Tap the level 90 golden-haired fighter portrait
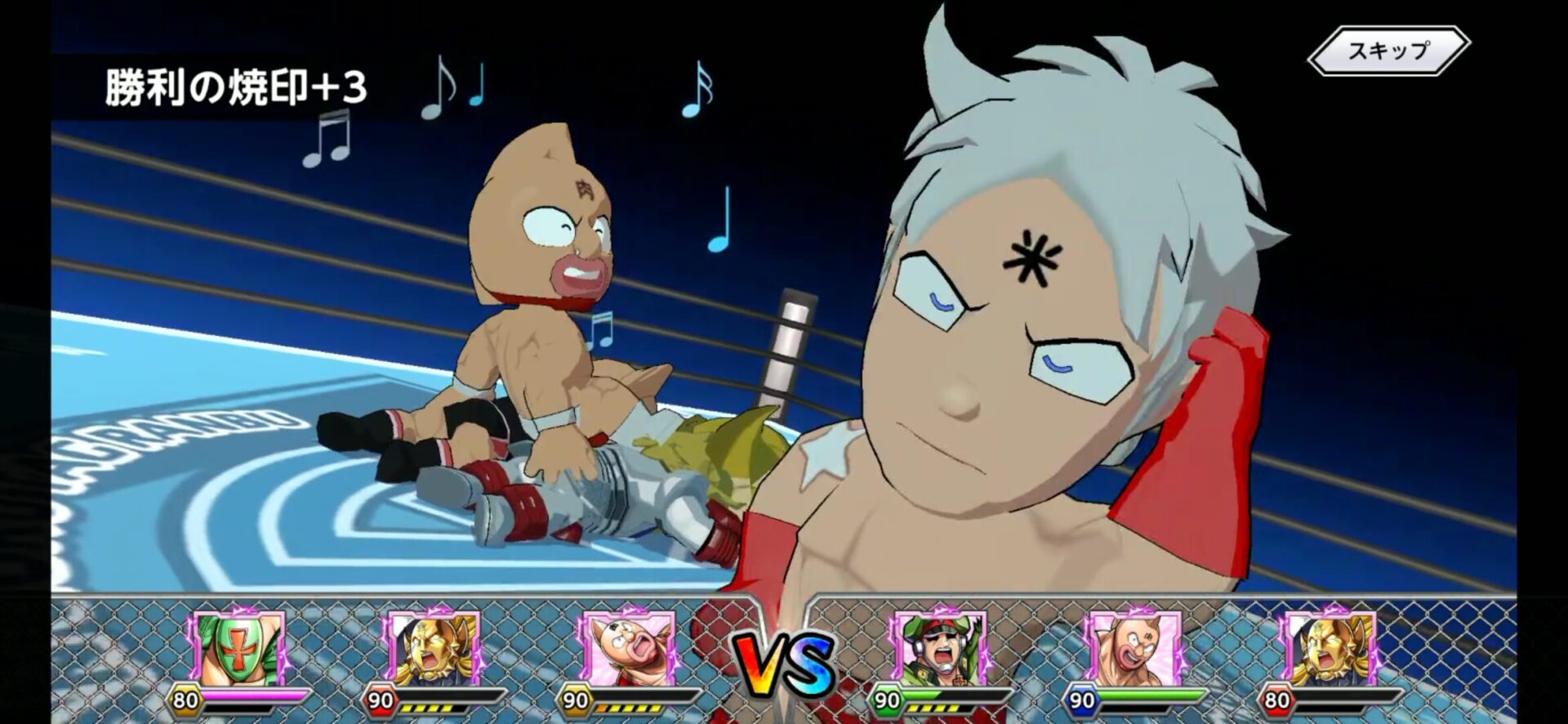This screenshot has width=1568, height=724. tap(433, 650)
